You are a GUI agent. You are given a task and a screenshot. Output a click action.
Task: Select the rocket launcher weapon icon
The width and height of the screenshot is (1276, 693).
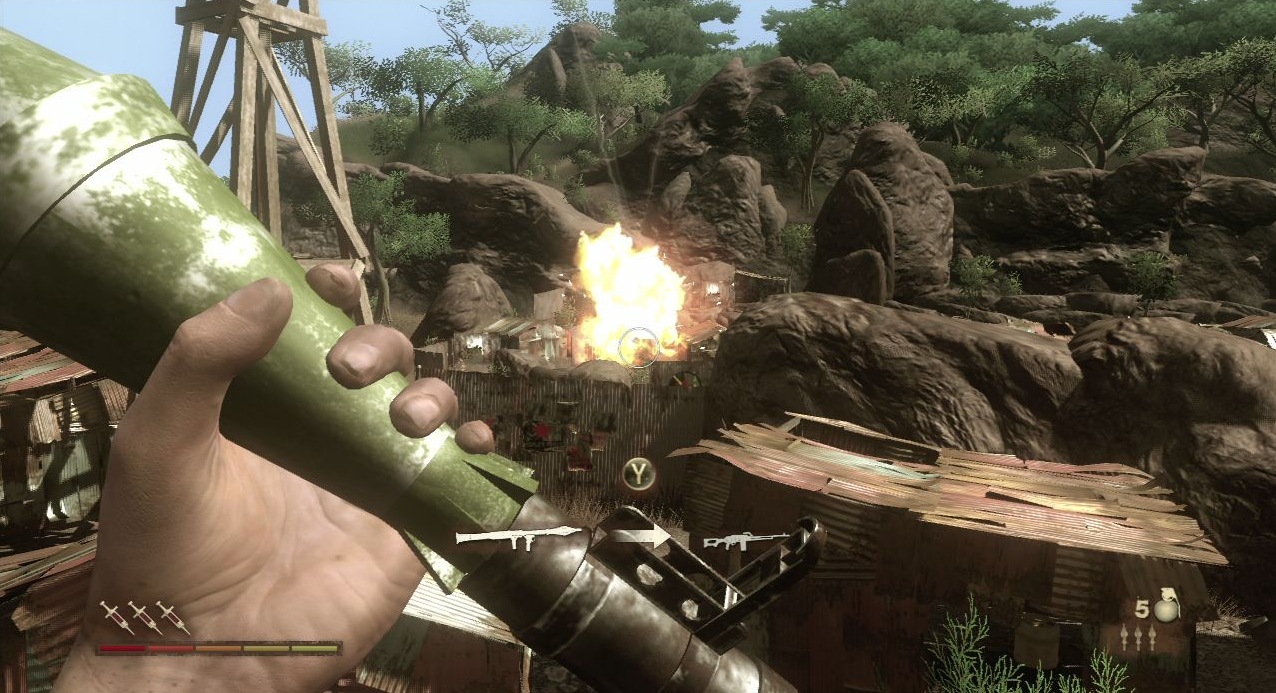516,538
